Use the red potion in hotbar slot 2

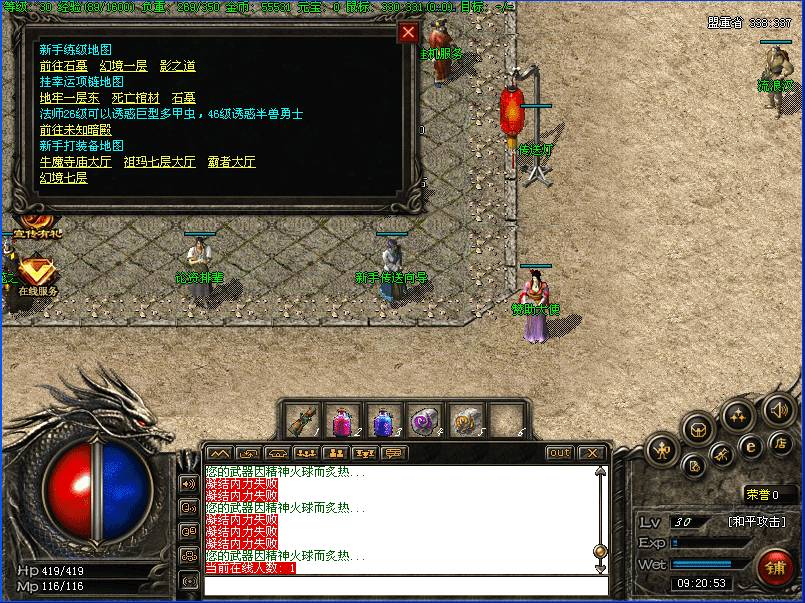click(343, 419)
